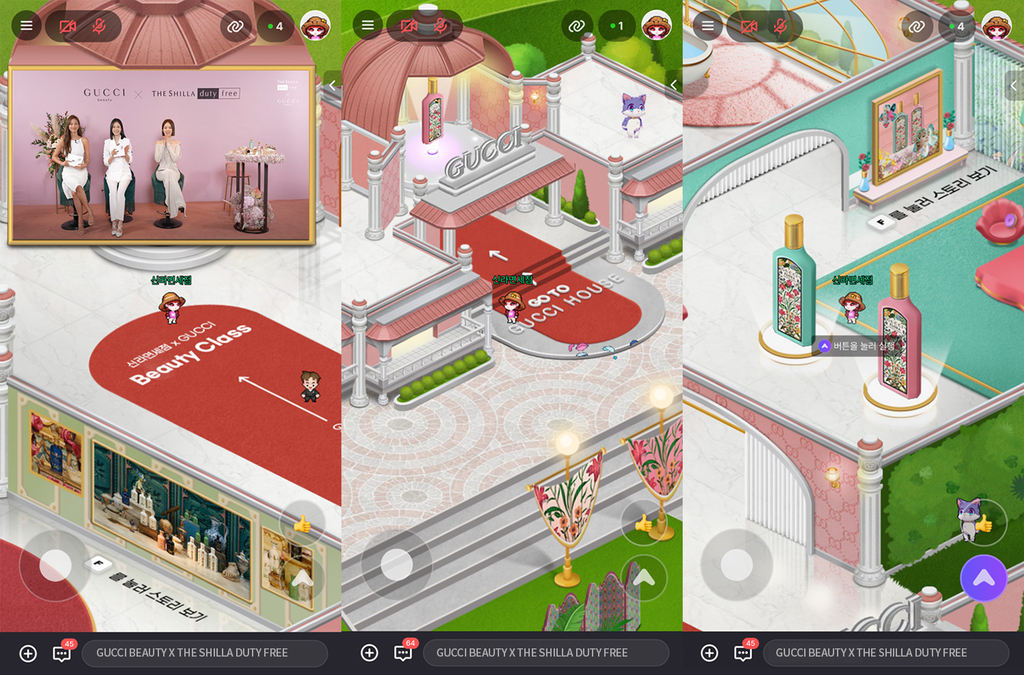1024x675 pixels.
Task: Expand the side panel arrow on the Gucci House screen
Action: coord(673,85)
